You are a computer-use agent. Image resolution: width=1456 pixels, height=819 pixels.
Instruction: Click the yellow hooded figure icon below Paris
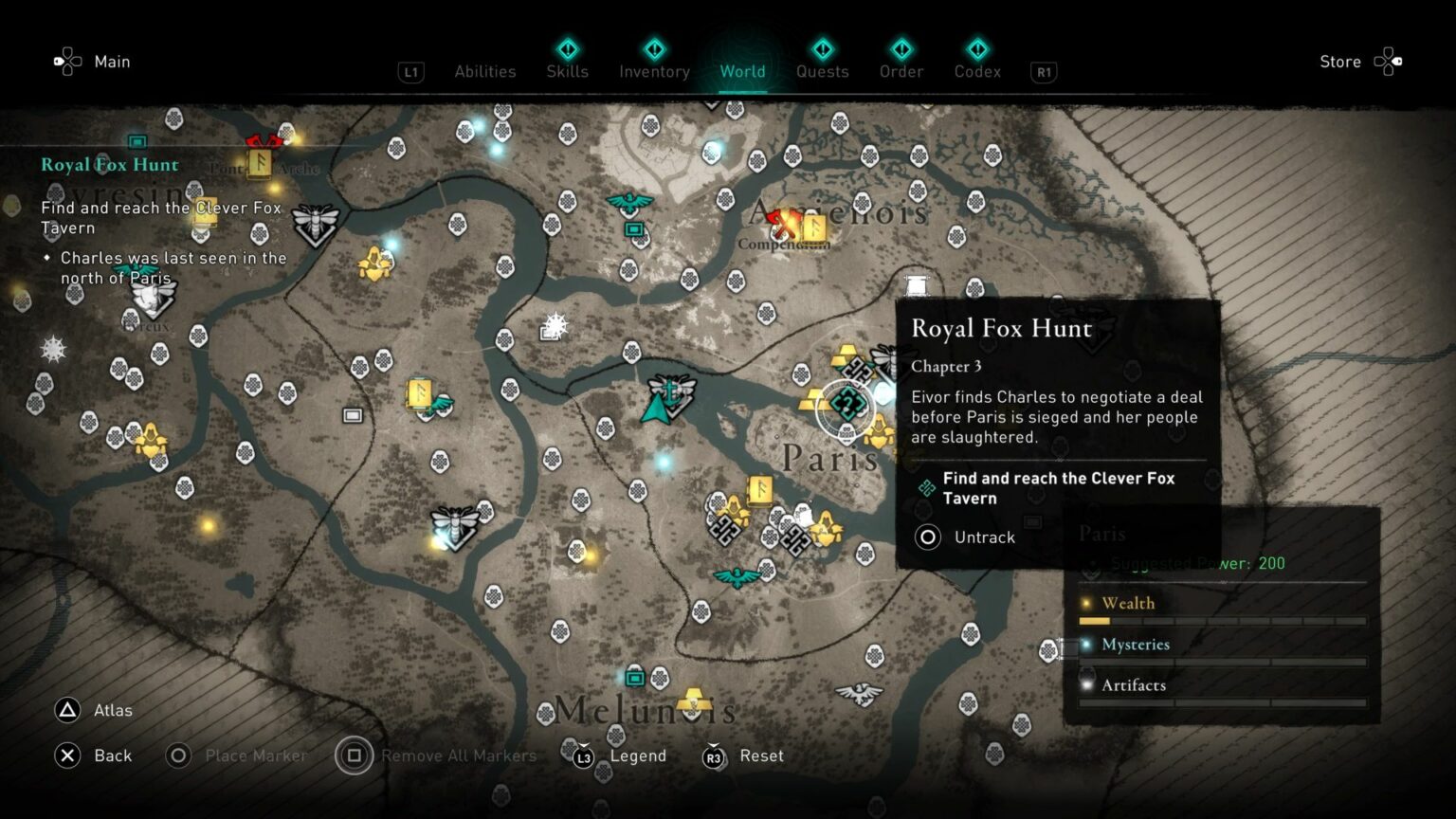pos(826,528)
